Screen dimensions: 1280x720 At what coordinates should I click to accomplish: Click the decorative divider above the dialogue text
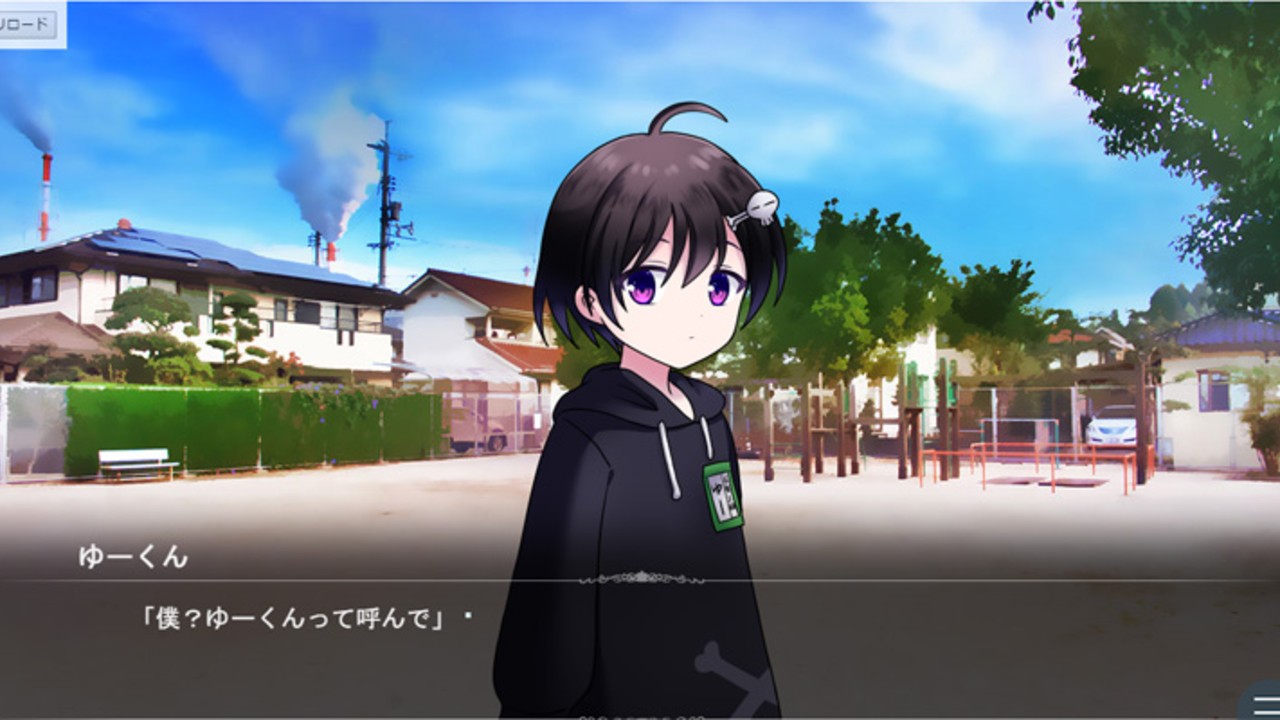tap(640, 578)
